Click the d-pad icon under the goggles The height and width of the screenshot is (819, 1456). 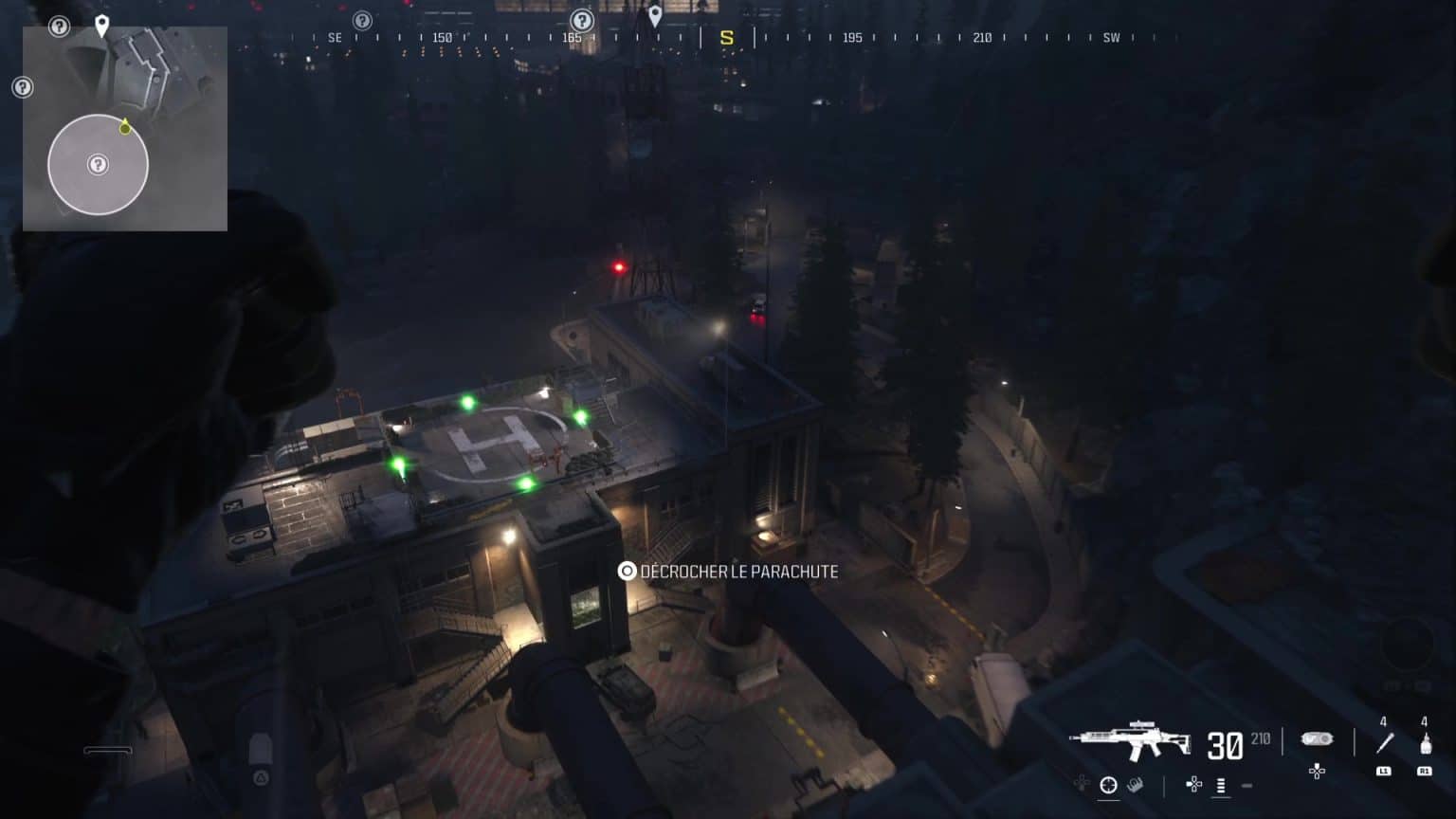[x=1317, y=773]
